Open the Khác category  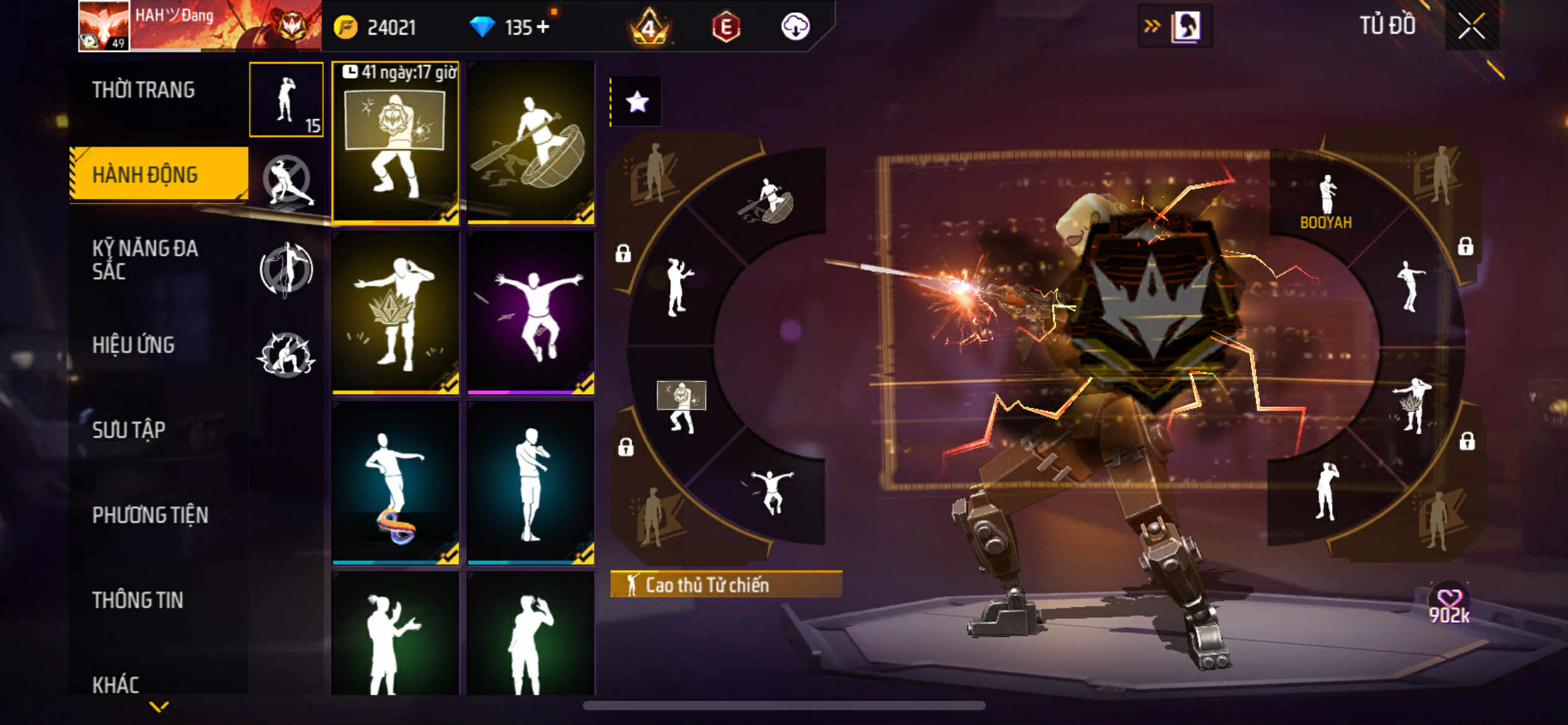(x=116, y=684)
